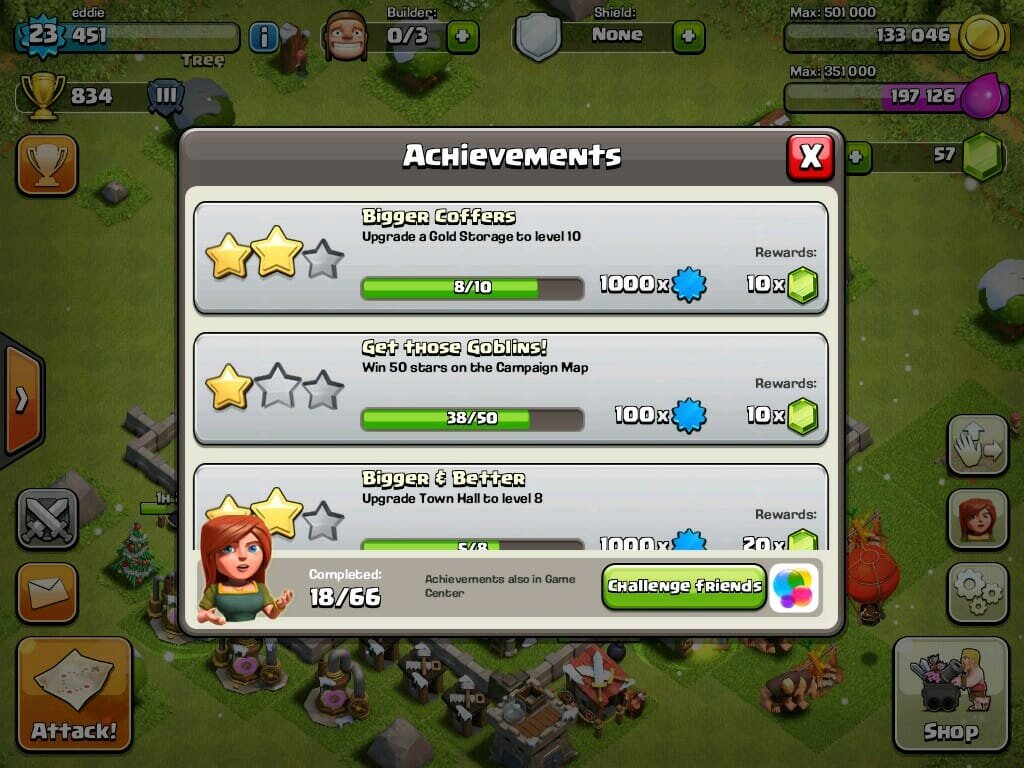Tap the red-haired villager portrait button
1024x768 pixels.
(x=977, y=519)
